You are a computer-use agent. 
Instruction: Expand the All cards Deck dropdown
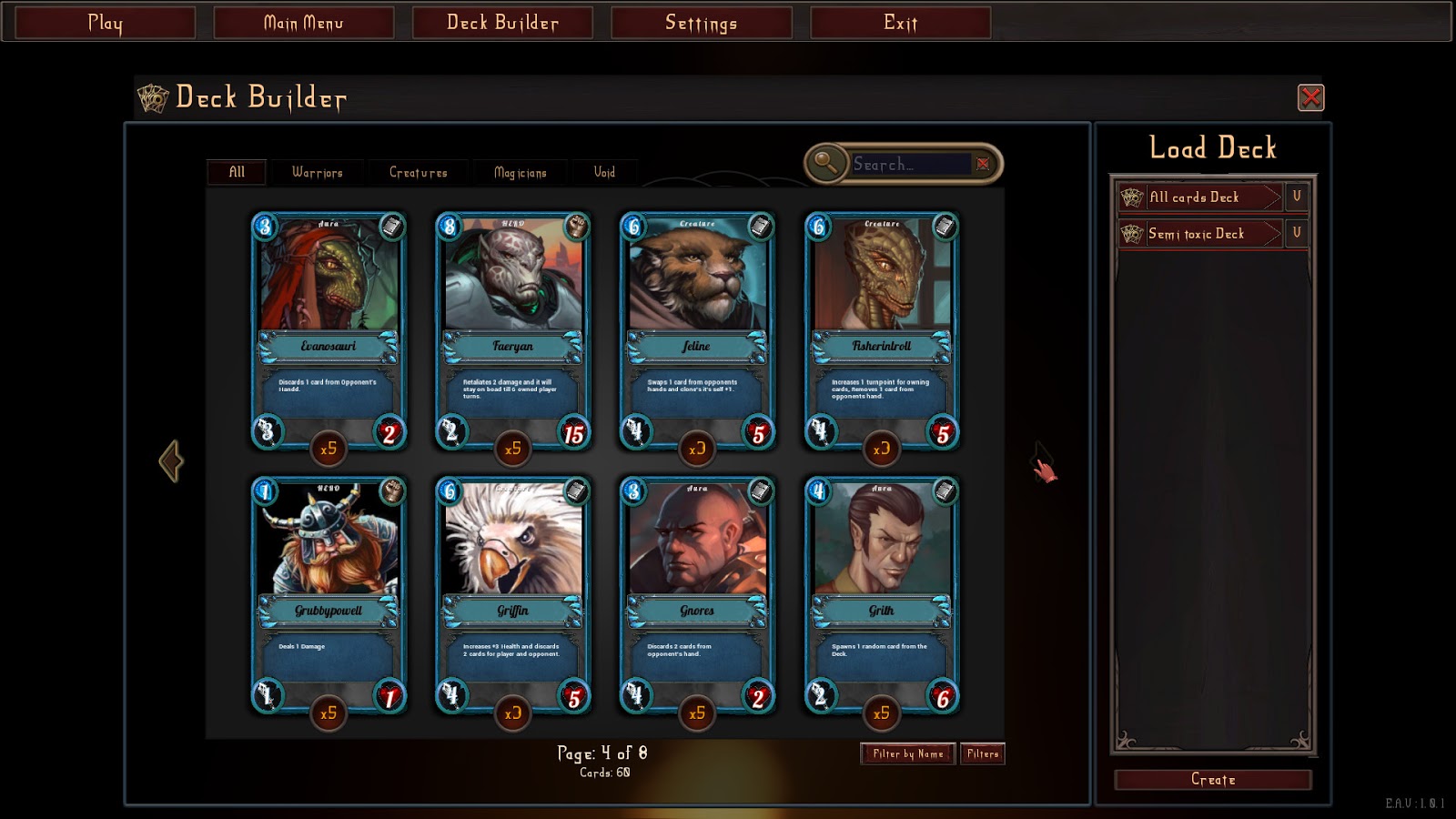pos(1298,197)
